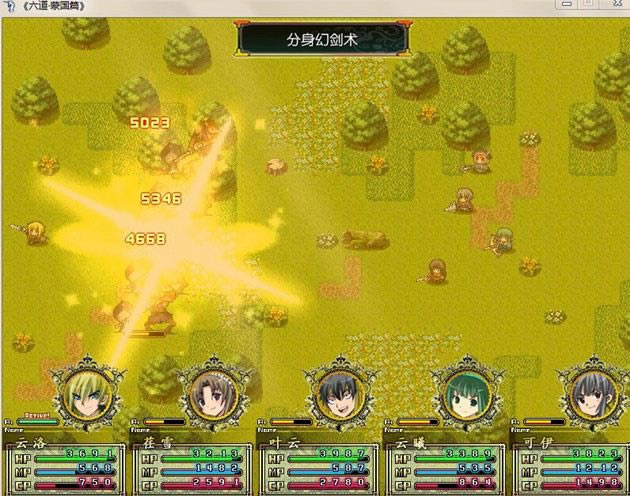Viewport: 630px width, 496px height.
Task: Close the game window
Action: click(x=615, y=5)
